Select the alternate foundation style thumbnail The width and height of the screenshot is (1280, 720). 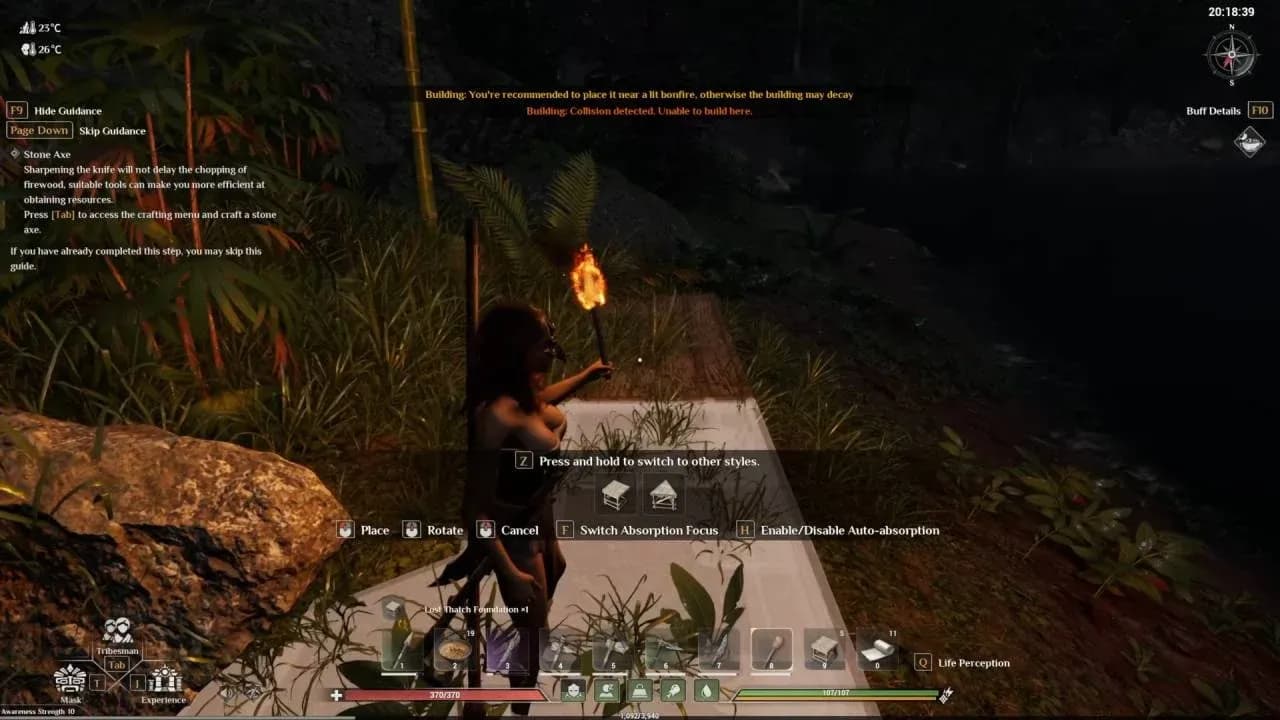pyautogui.click(x=663, y=492)
